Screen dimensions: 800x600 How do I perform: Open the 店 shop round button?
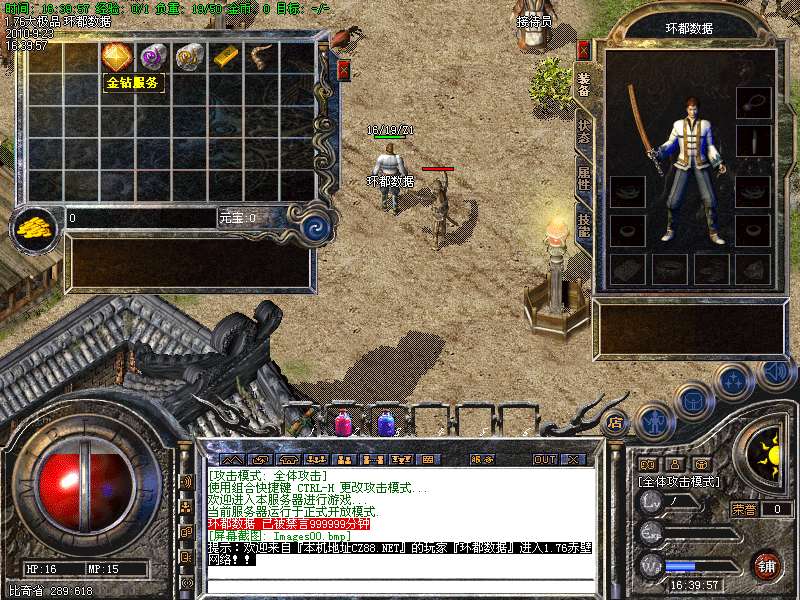615,423
